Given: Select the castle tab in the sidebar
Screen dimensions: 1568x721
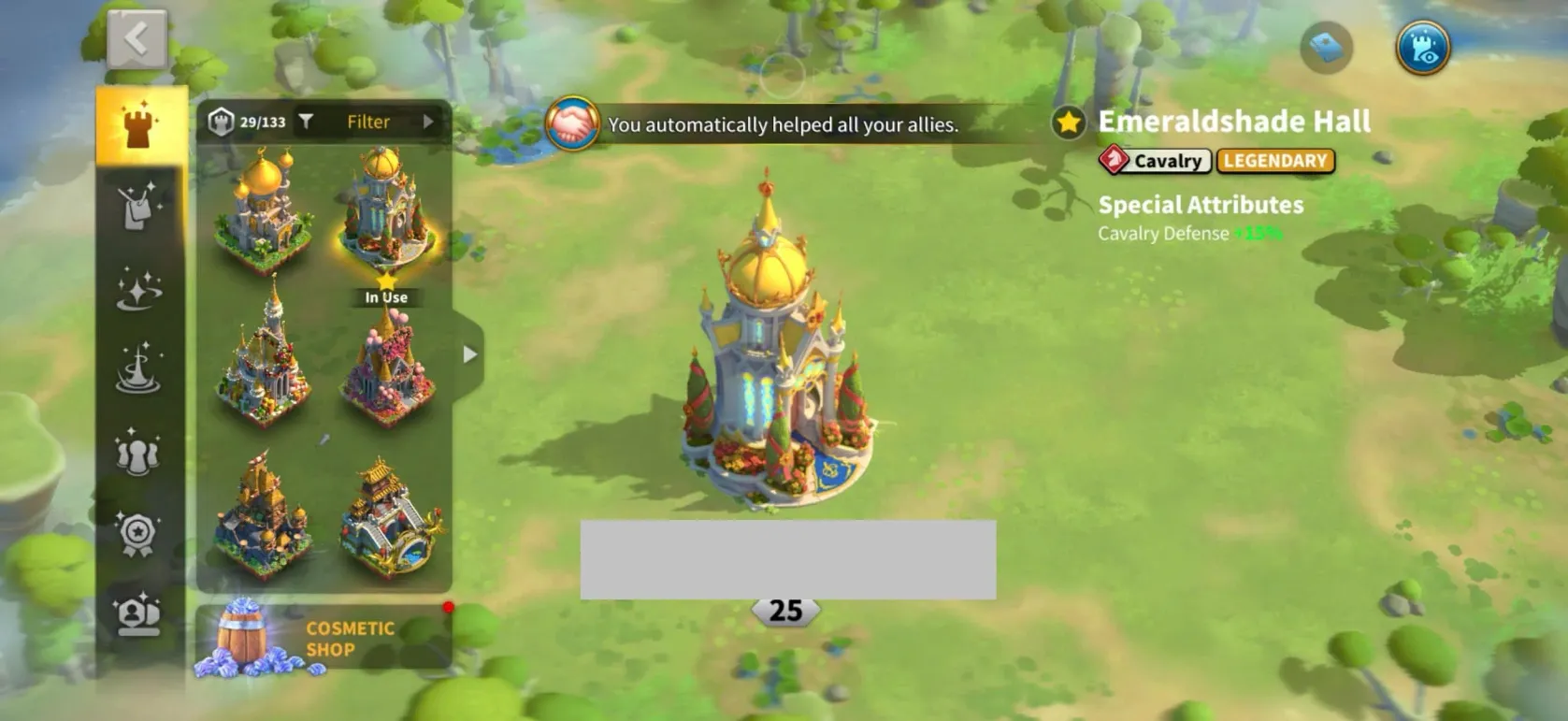Looking at the screenshot, I should [x=139, y=126].
